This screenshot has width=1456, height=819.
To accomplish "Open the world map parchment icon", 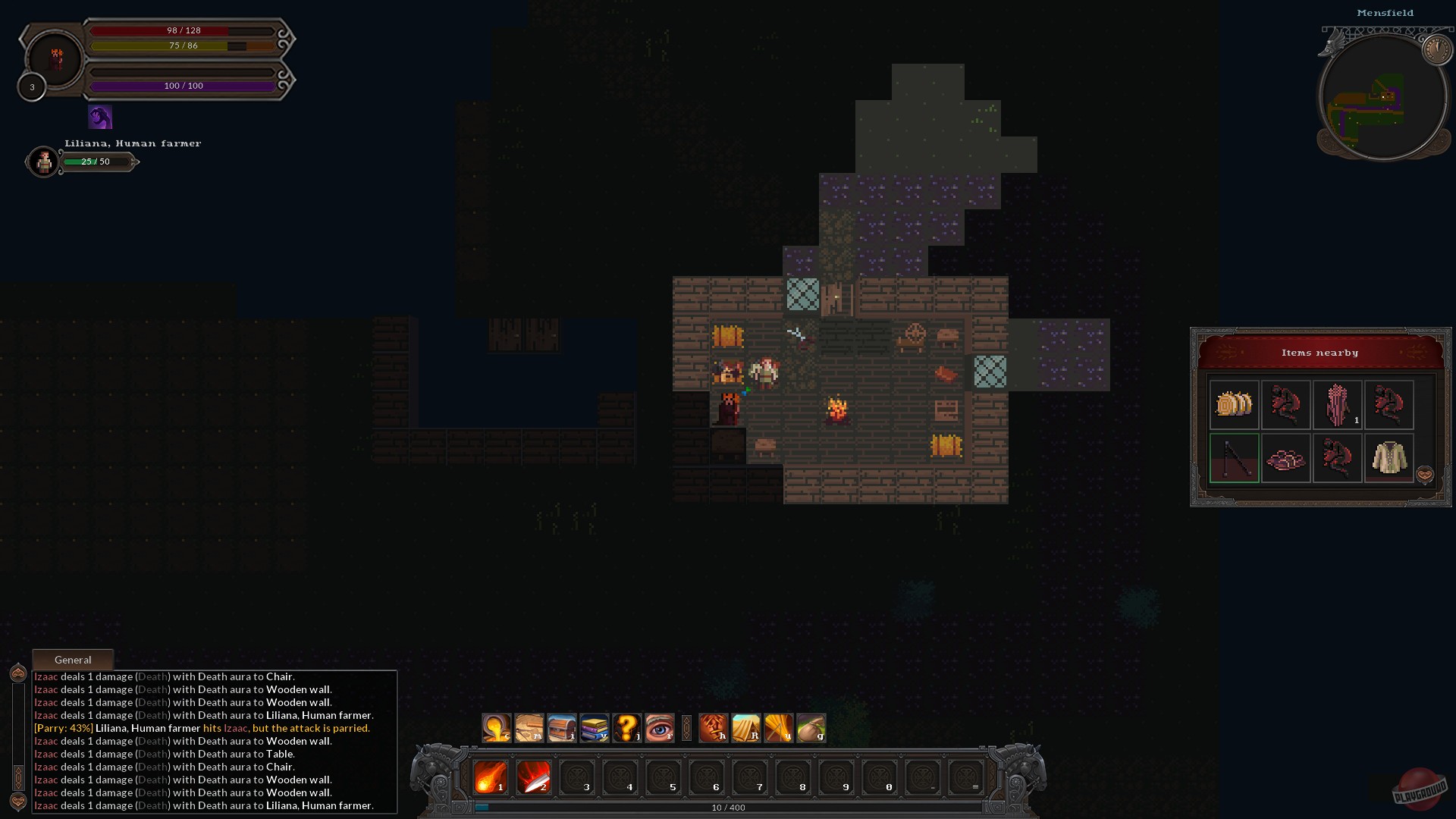I will click(529, 728).
